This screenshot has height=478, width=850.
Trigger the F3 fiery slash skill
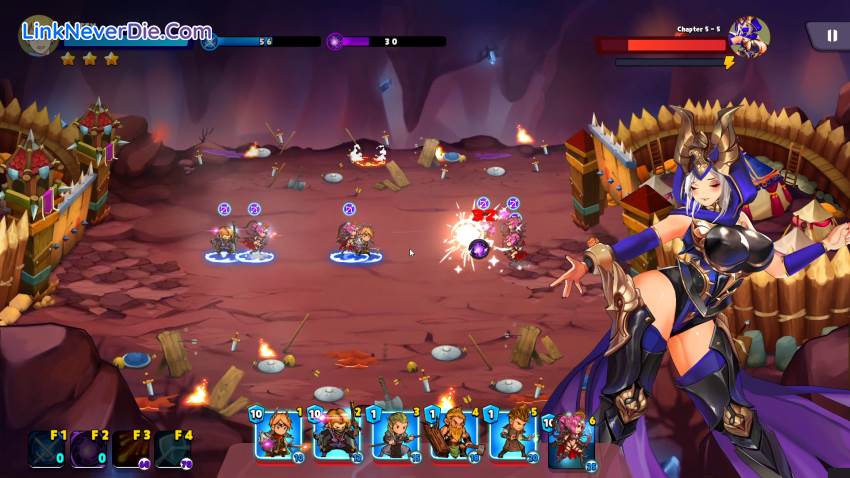(x=131, y=449)
